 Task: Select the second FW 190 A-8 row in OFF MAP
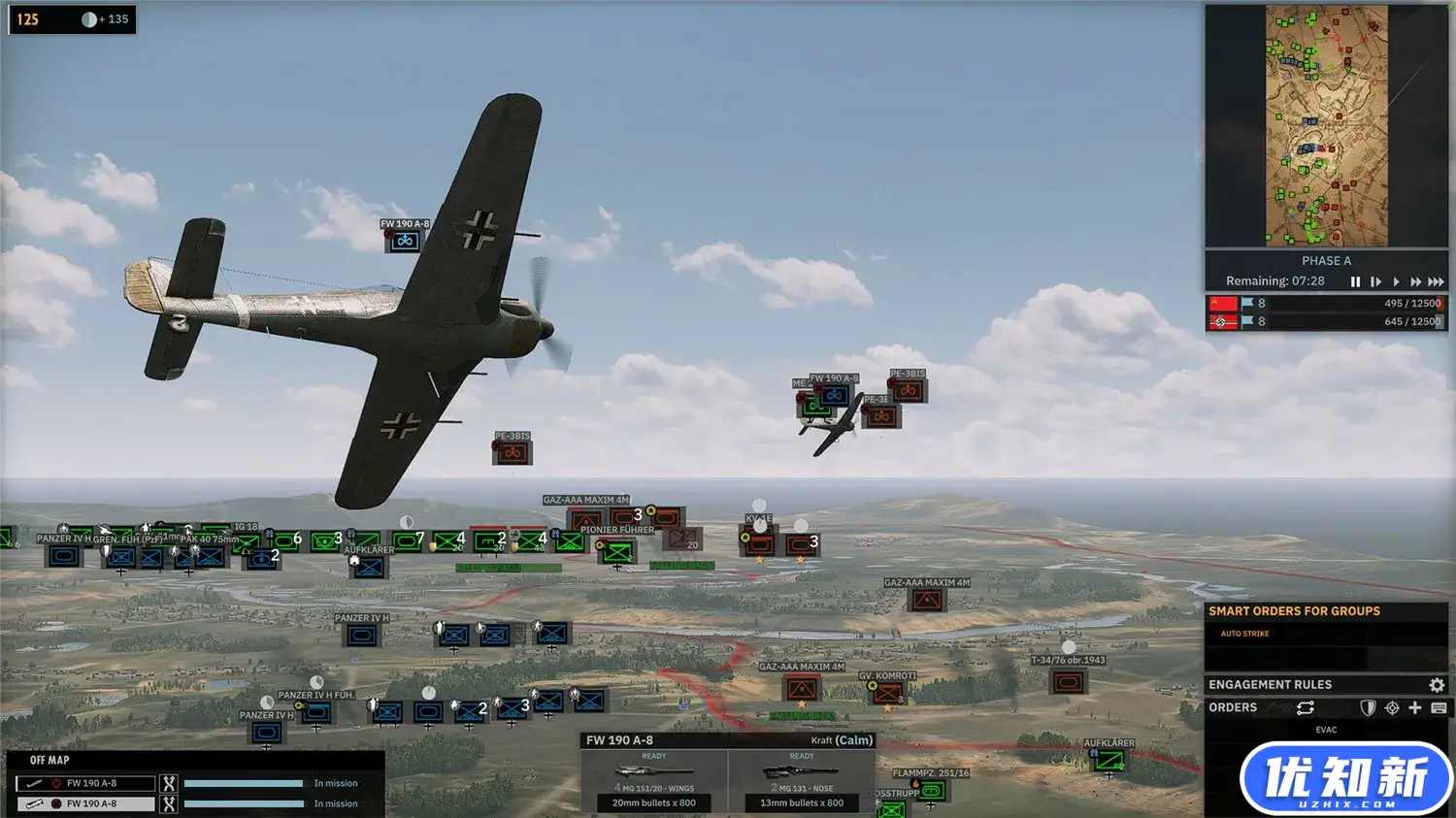pos(85,803)
